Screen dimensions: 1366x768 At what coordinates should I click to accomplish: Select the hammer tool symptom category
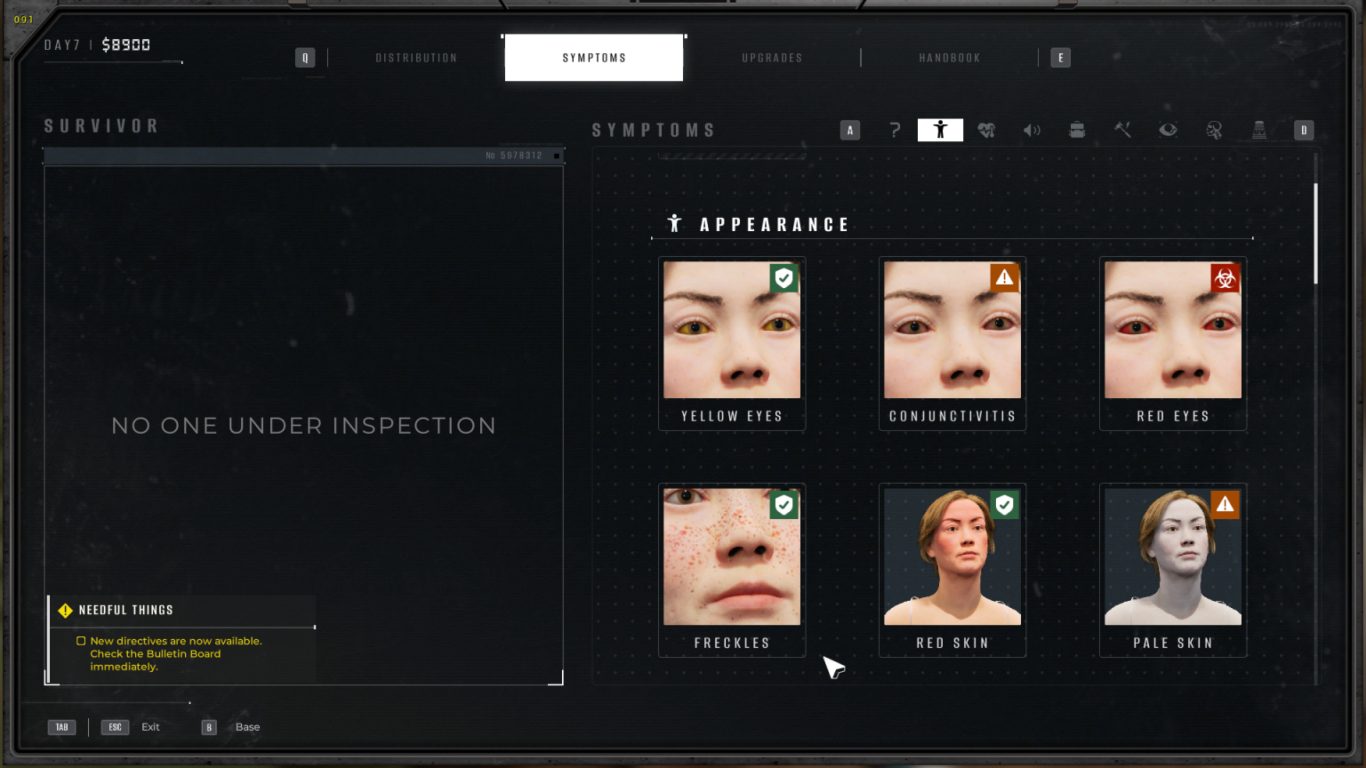(1123, 130)
